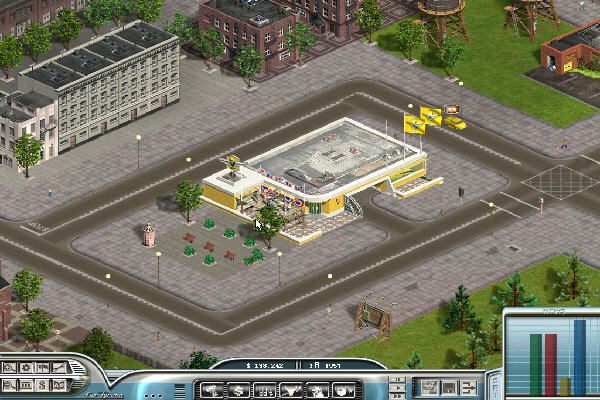This screenshot has height=400, width=600.
Task: Activate fast-forward game speed
Action: 399,394
